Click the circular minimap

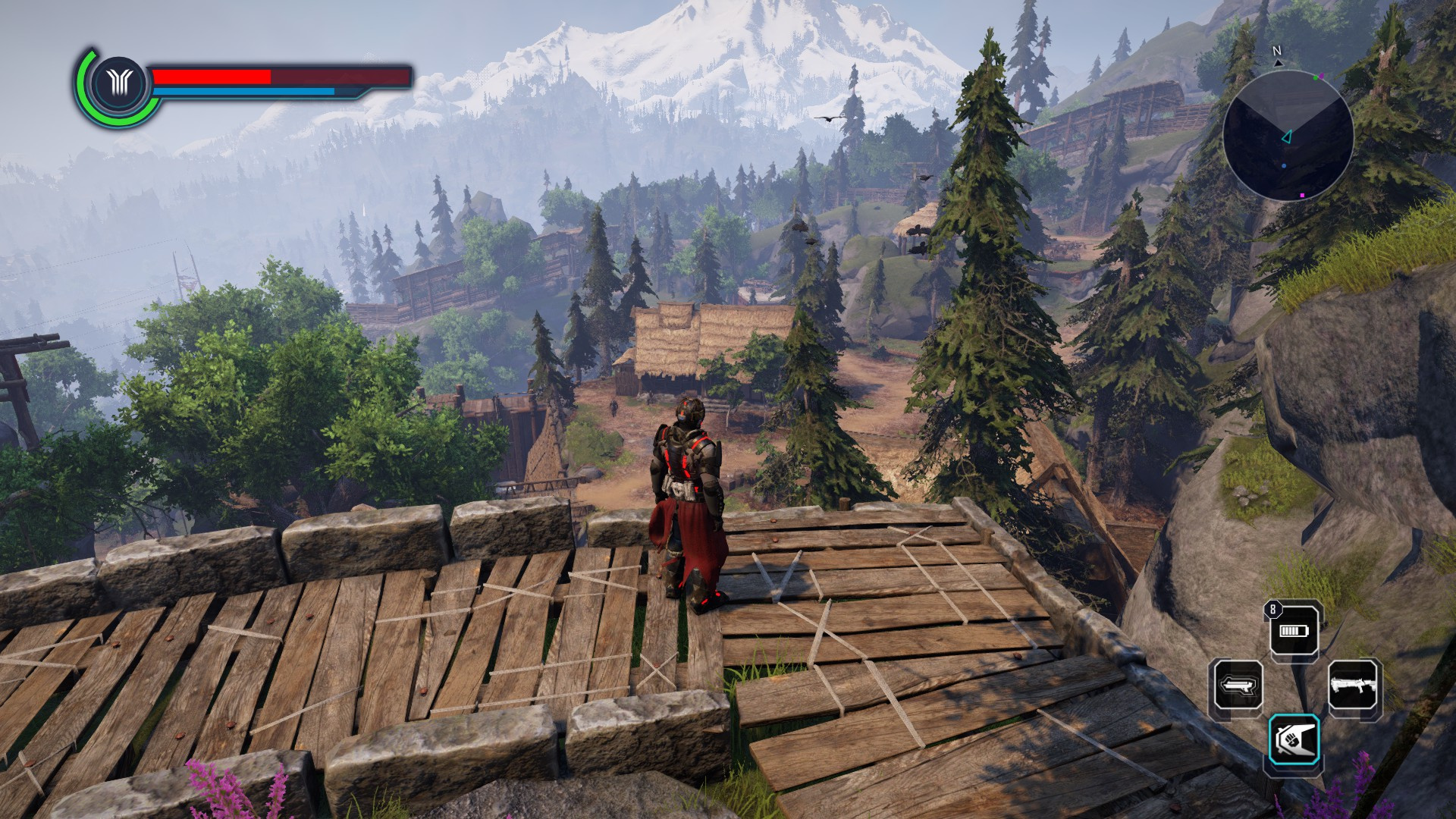[1288, 136]
